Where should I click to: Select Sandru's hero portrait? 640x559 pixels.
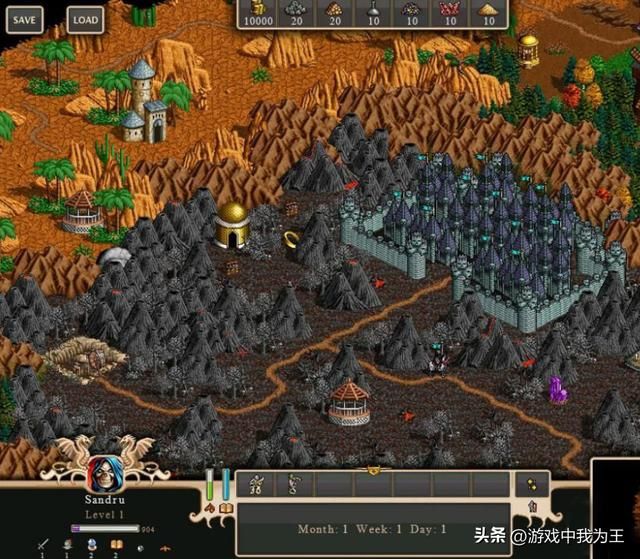tap(101, 474)
